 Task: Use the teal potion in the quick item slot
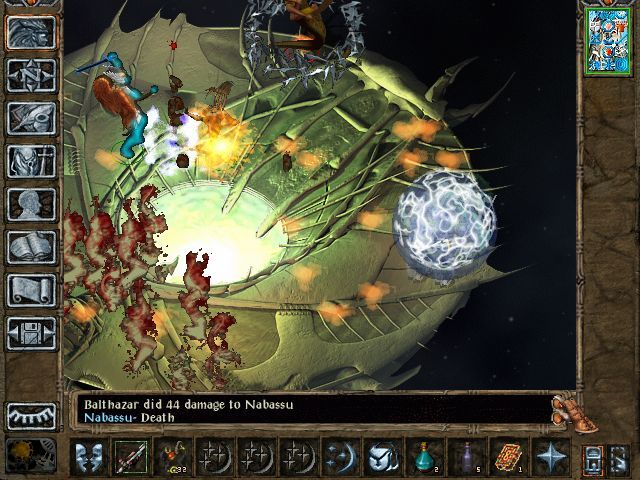click(x=424, y=457)
